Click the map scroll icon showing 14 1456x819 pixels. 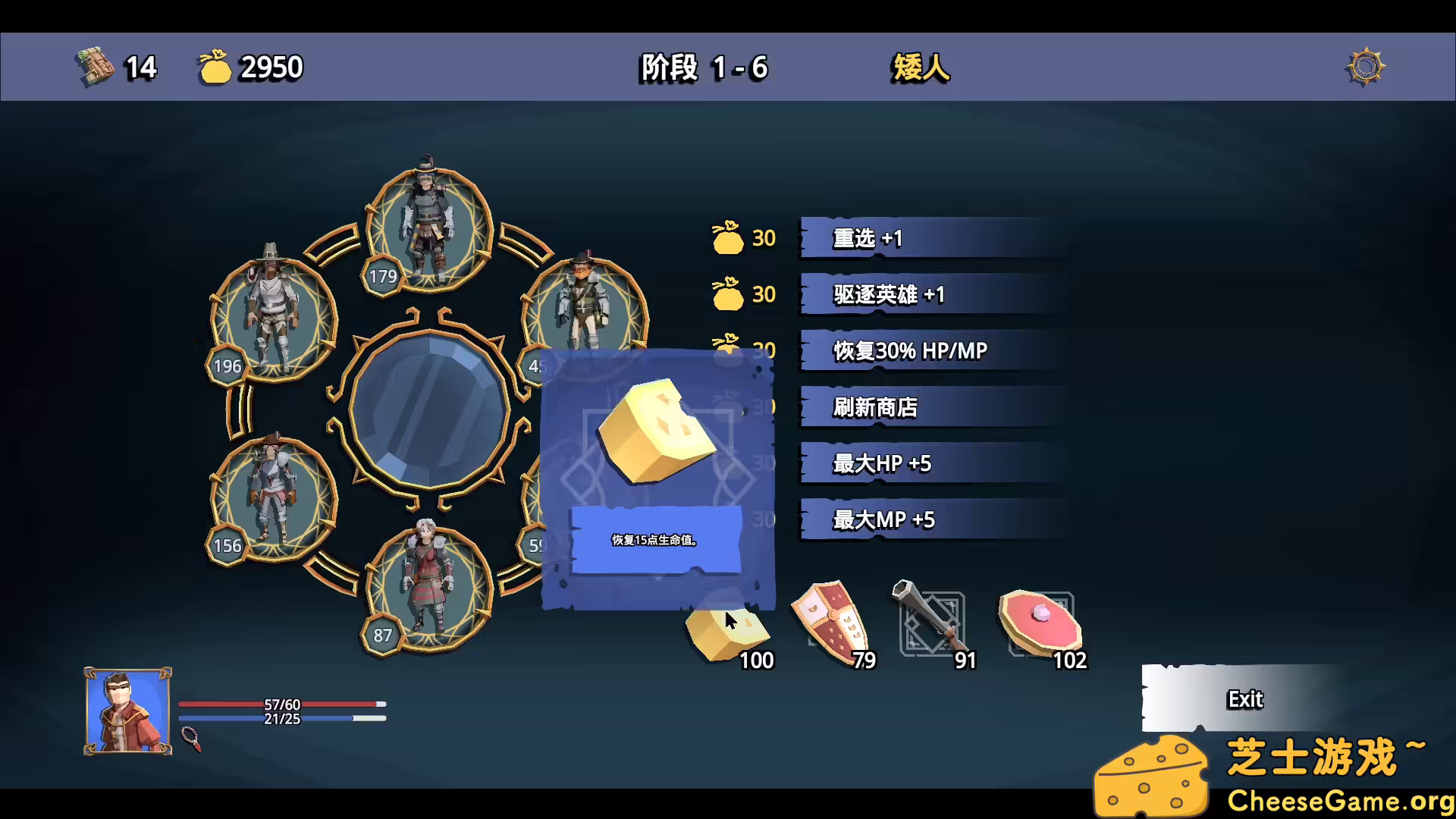click(x=95, y=67)
